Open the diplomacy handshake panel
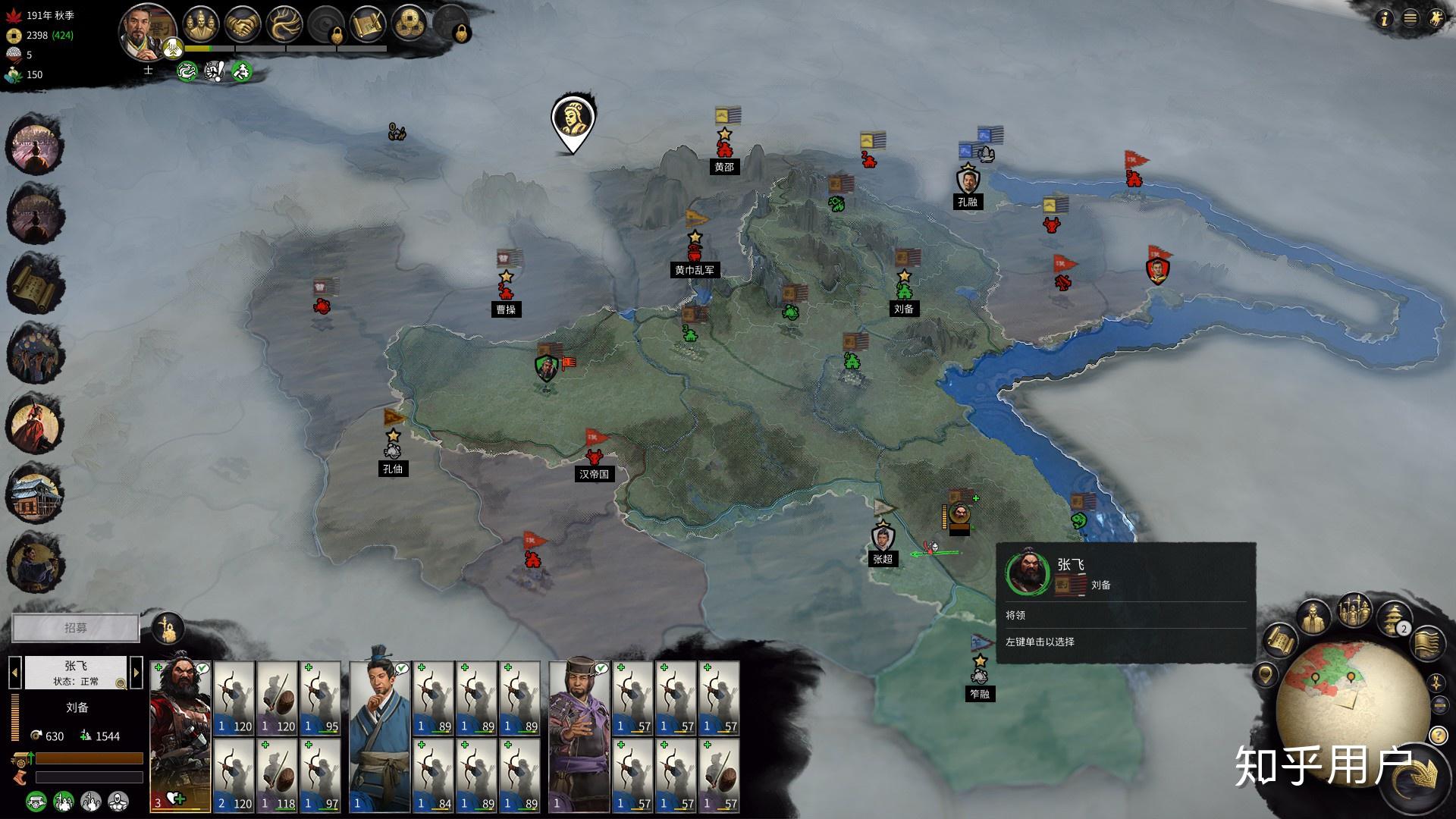The height and width of the screenshot is (819, 1456). coord(243,26)
